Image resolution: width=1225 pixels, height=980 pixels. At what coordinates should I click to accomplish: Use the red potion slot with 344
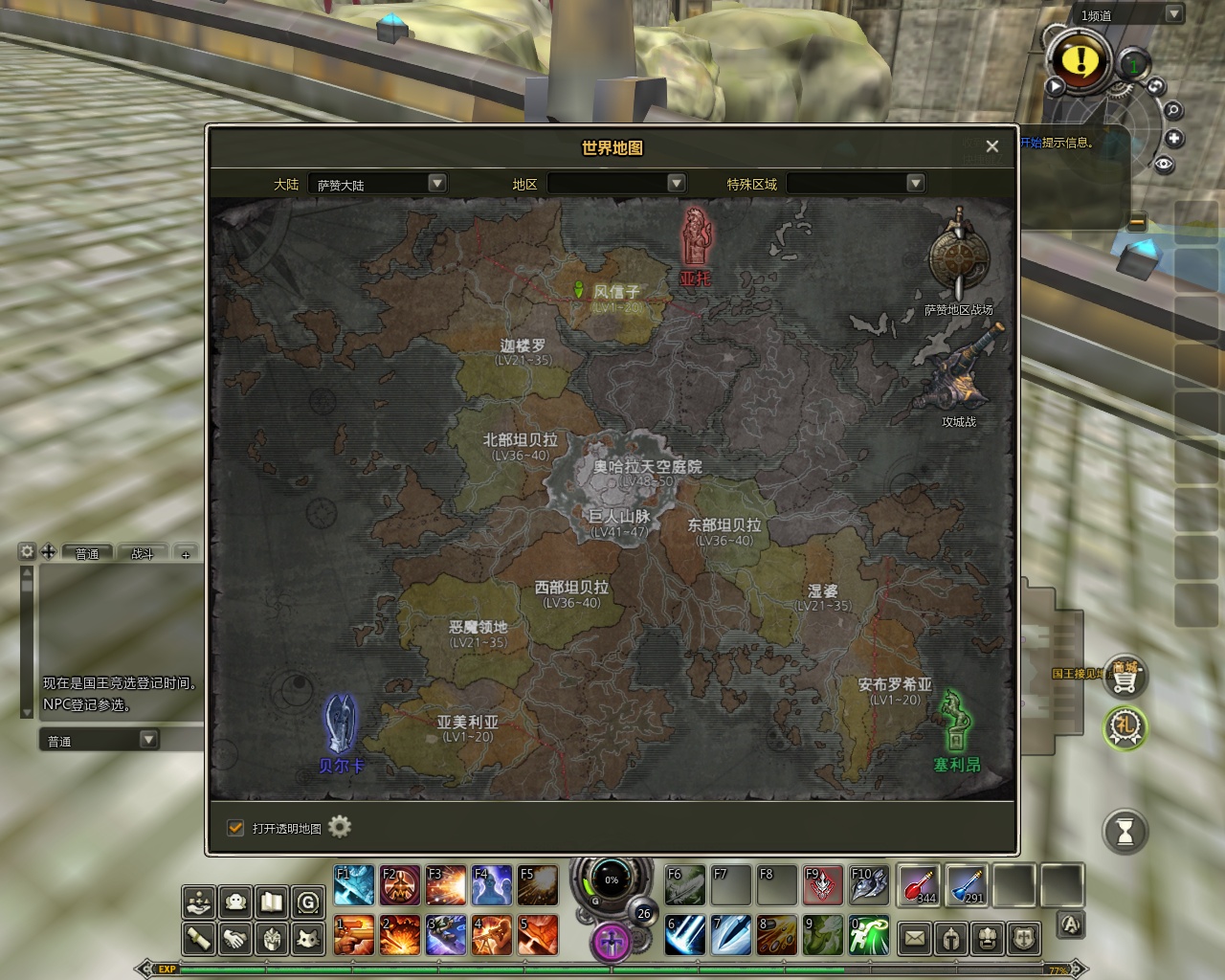[920, 884]
